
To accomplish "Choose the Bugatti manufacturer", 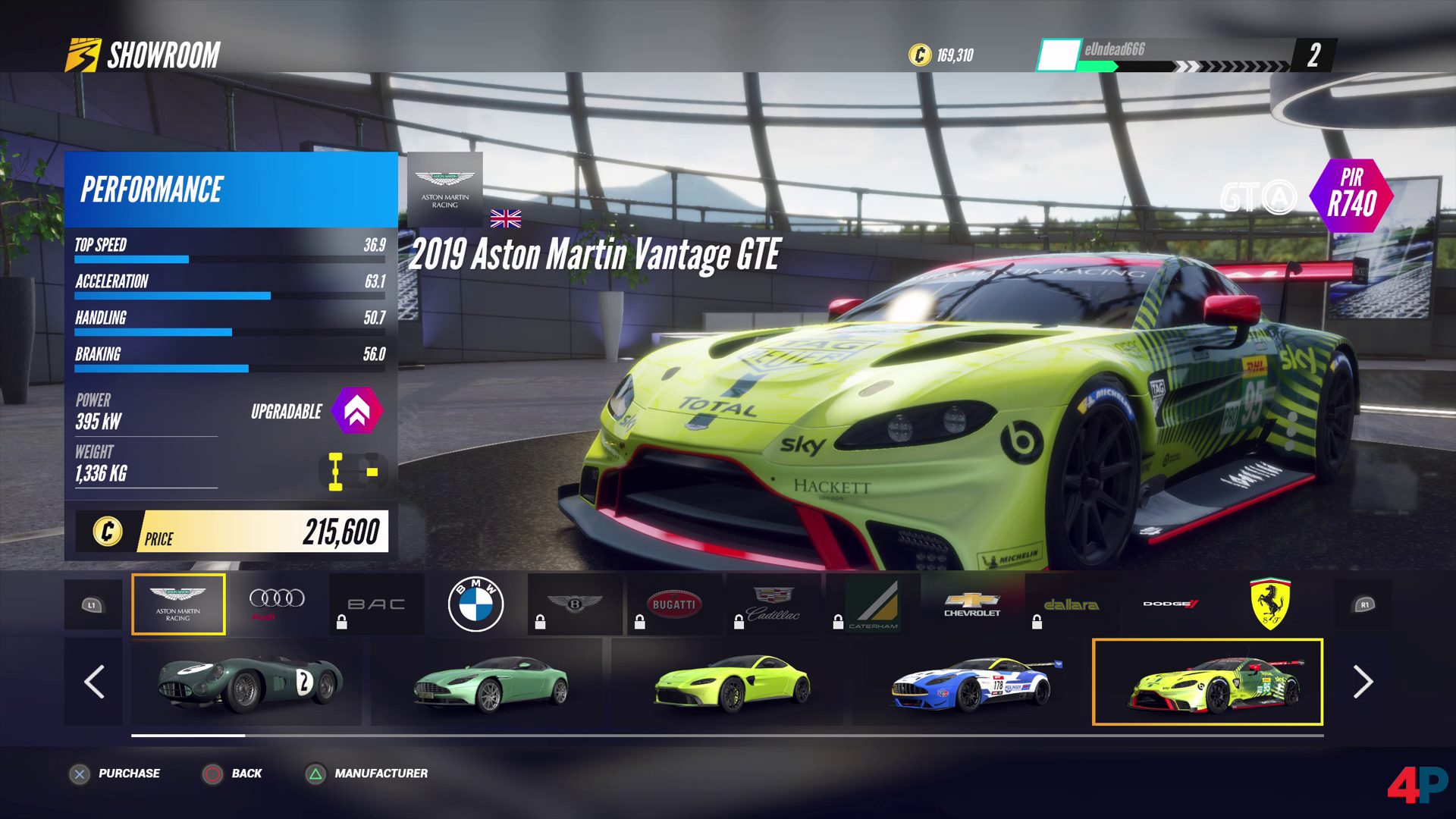I will (x=673, y=604).
